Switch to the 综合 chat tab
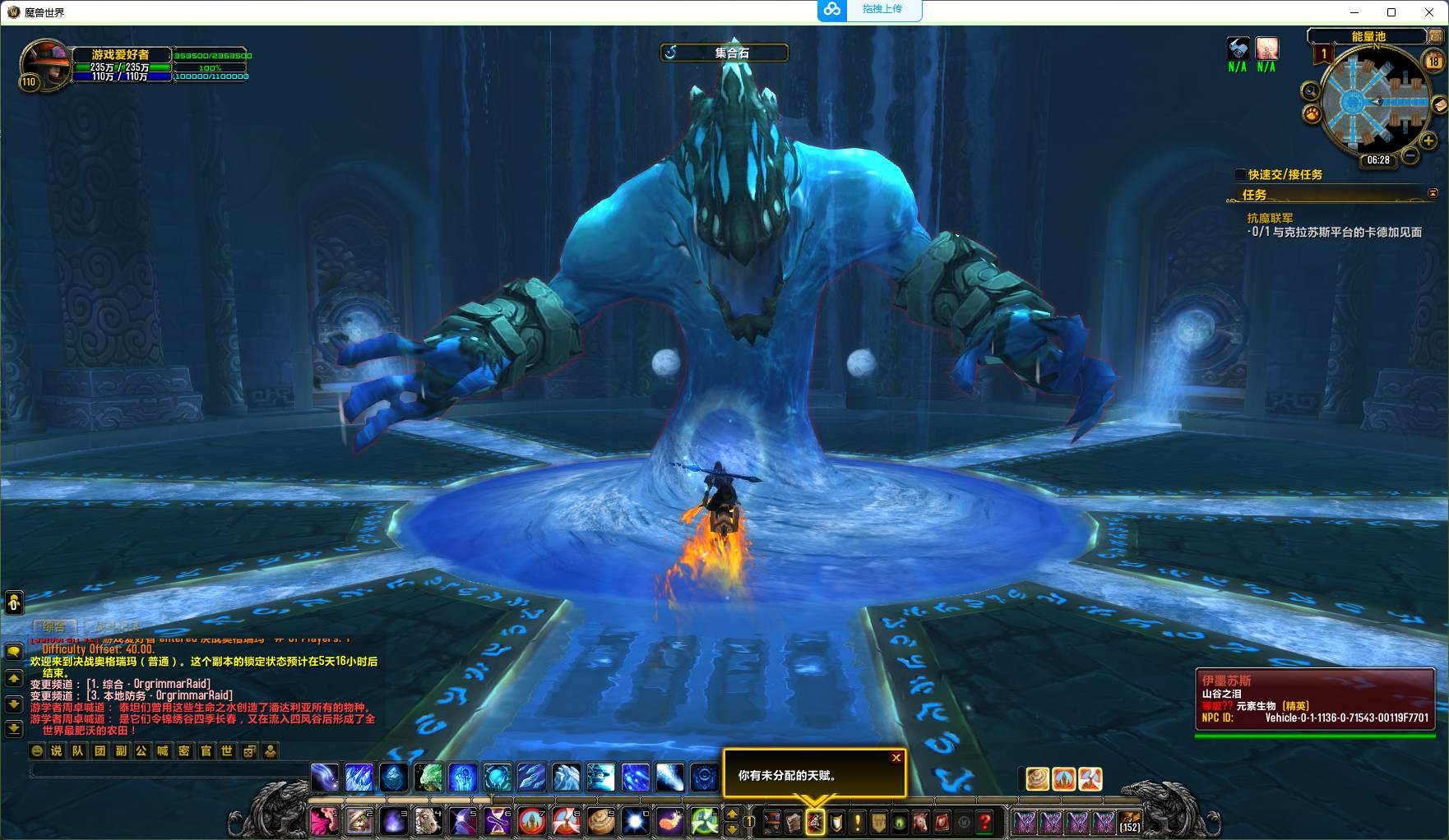The height and width of the screenshot is (840, 1449). [54, 626]
